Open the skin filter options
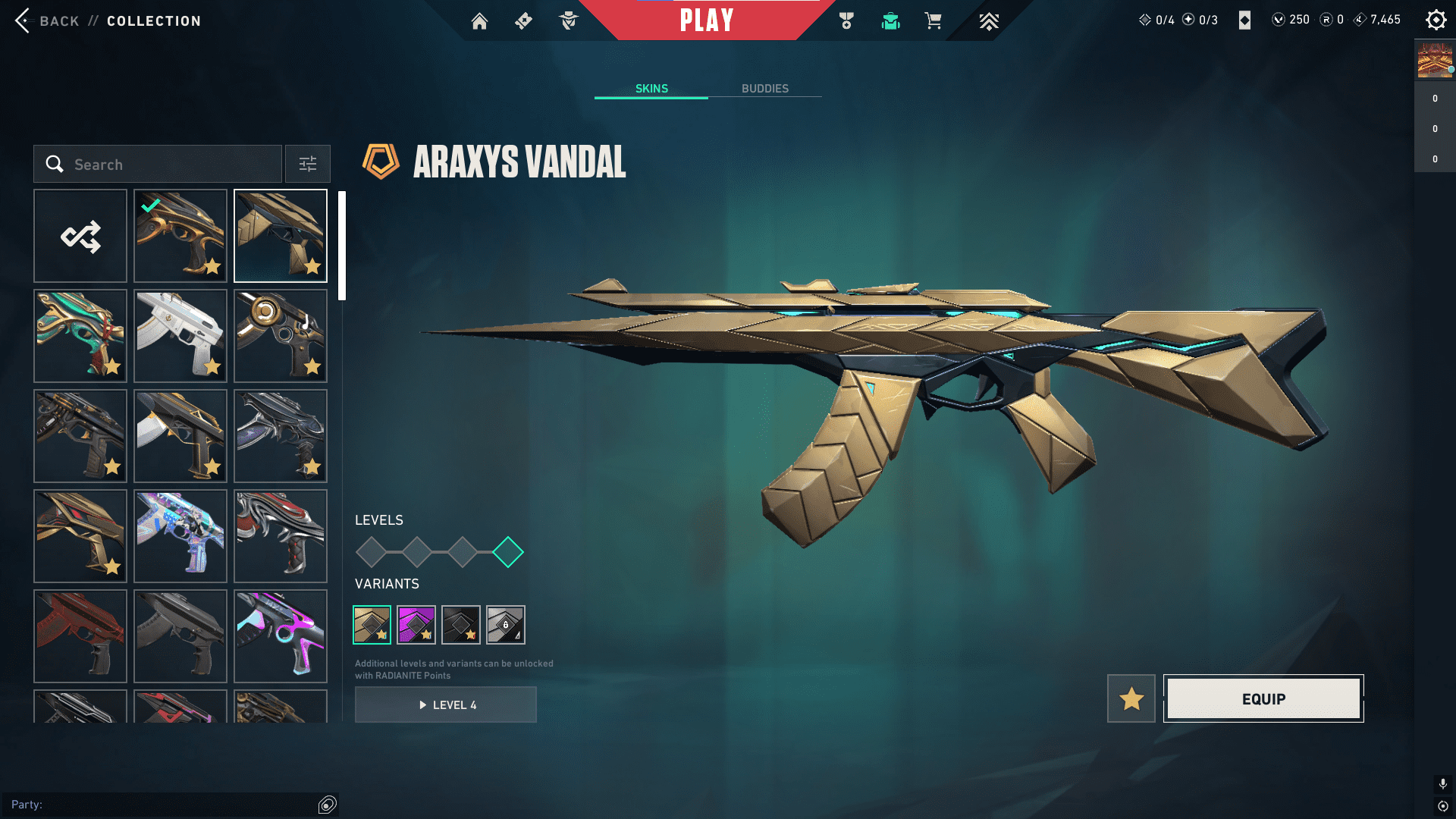Viewport: 1456px width, 819px height. 308,164
